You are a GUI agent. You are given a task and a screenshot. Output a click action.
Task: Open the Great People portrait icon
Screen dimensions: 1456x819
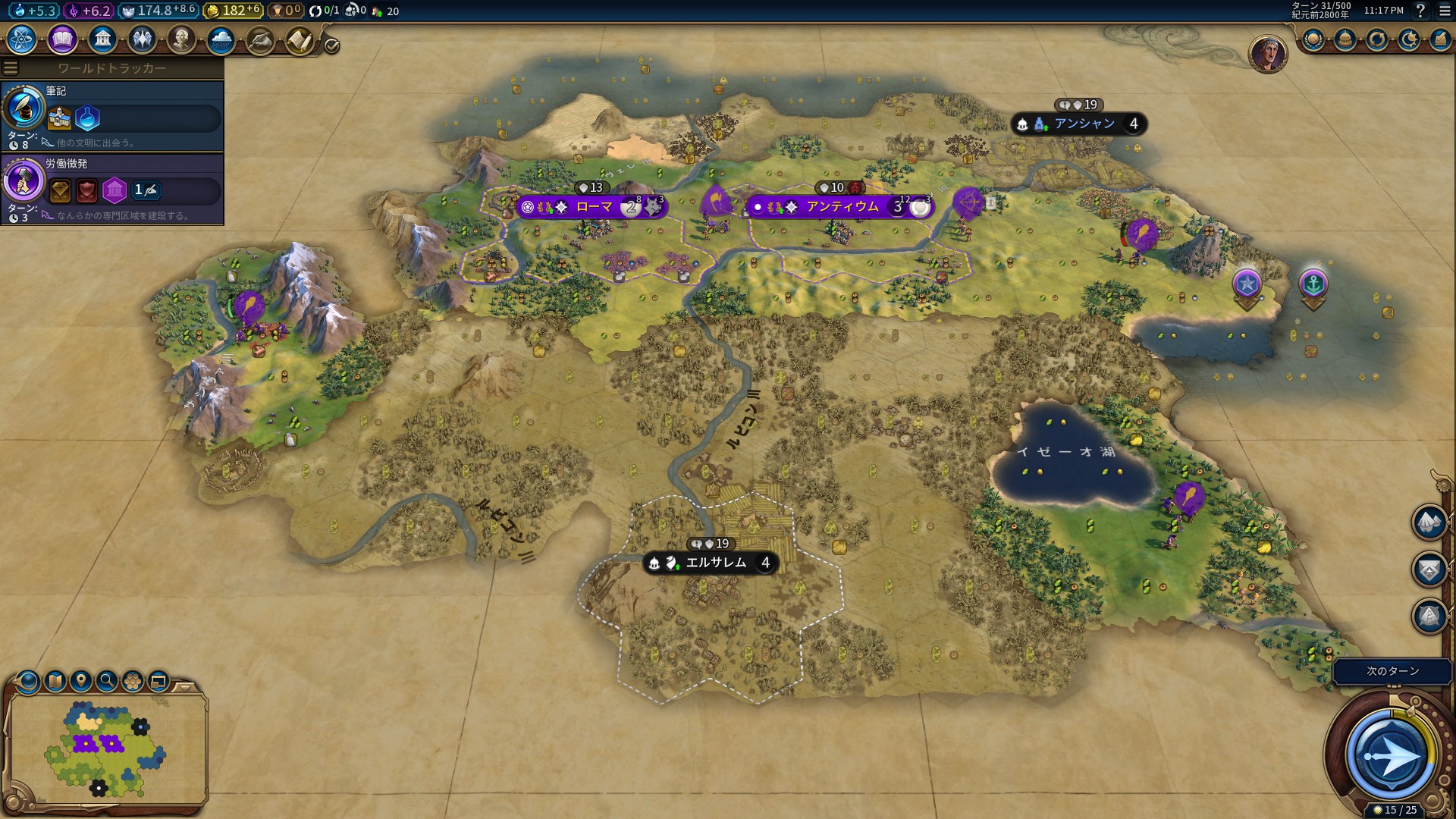click(x=181, y=39)
